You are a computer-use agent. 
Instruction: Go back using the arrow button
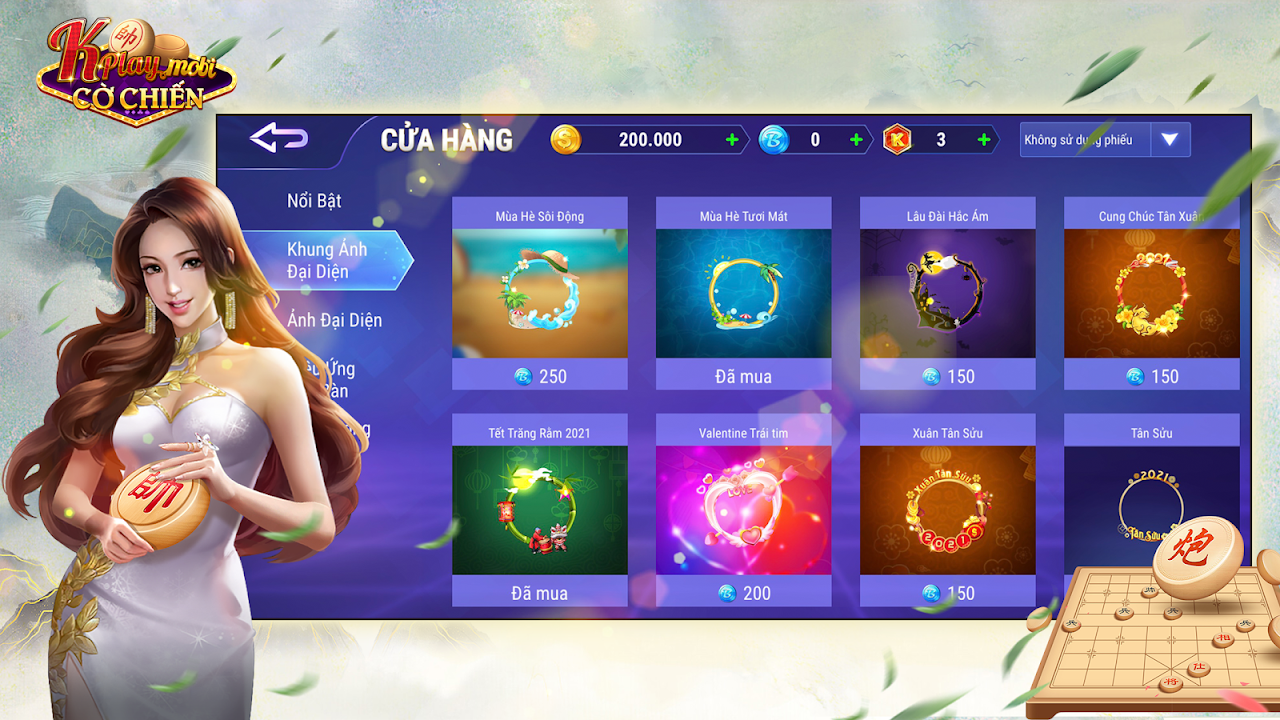click(278, 139)
